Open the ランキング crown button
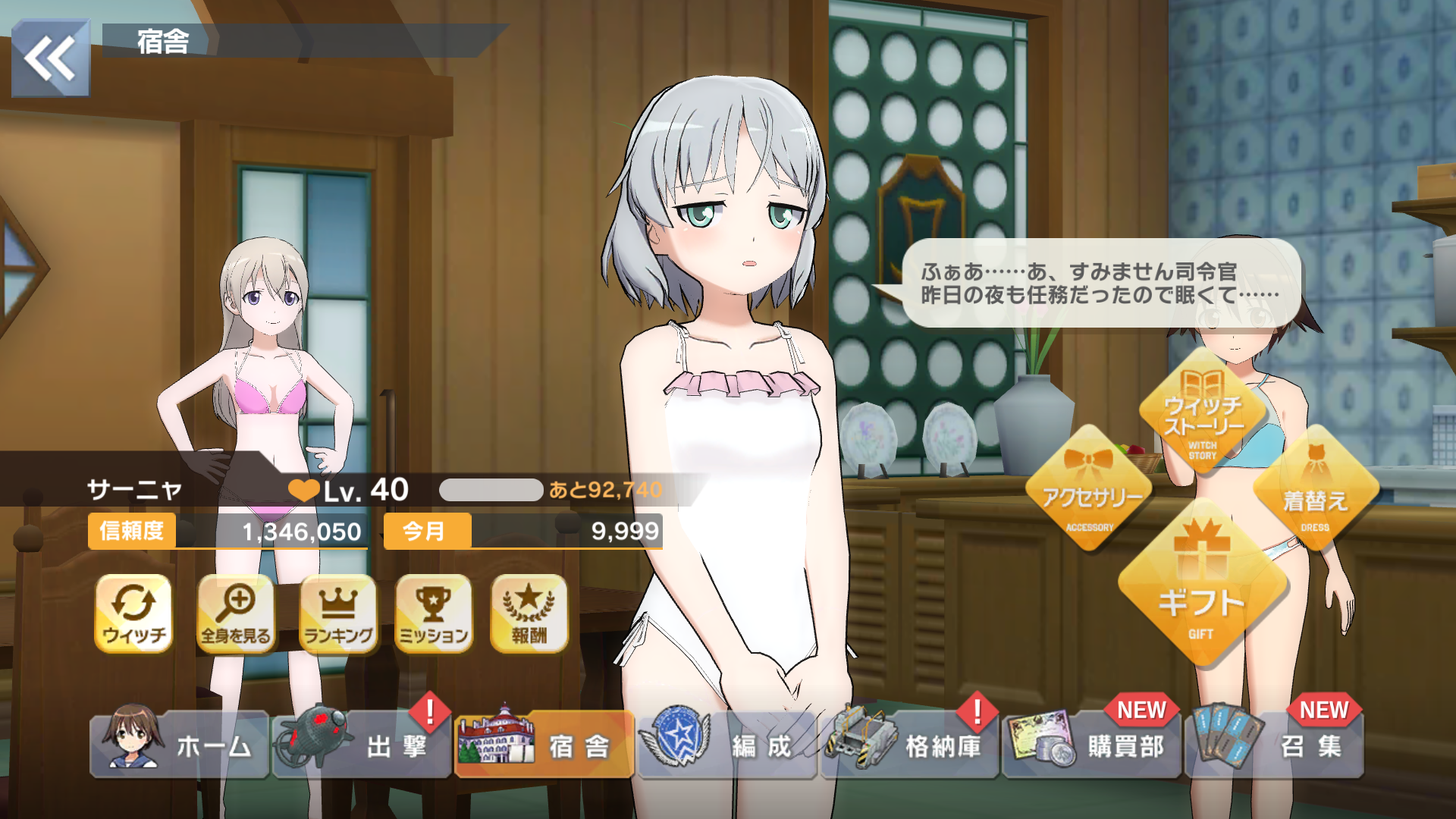 pyautogui.click(x=338, y=613)
